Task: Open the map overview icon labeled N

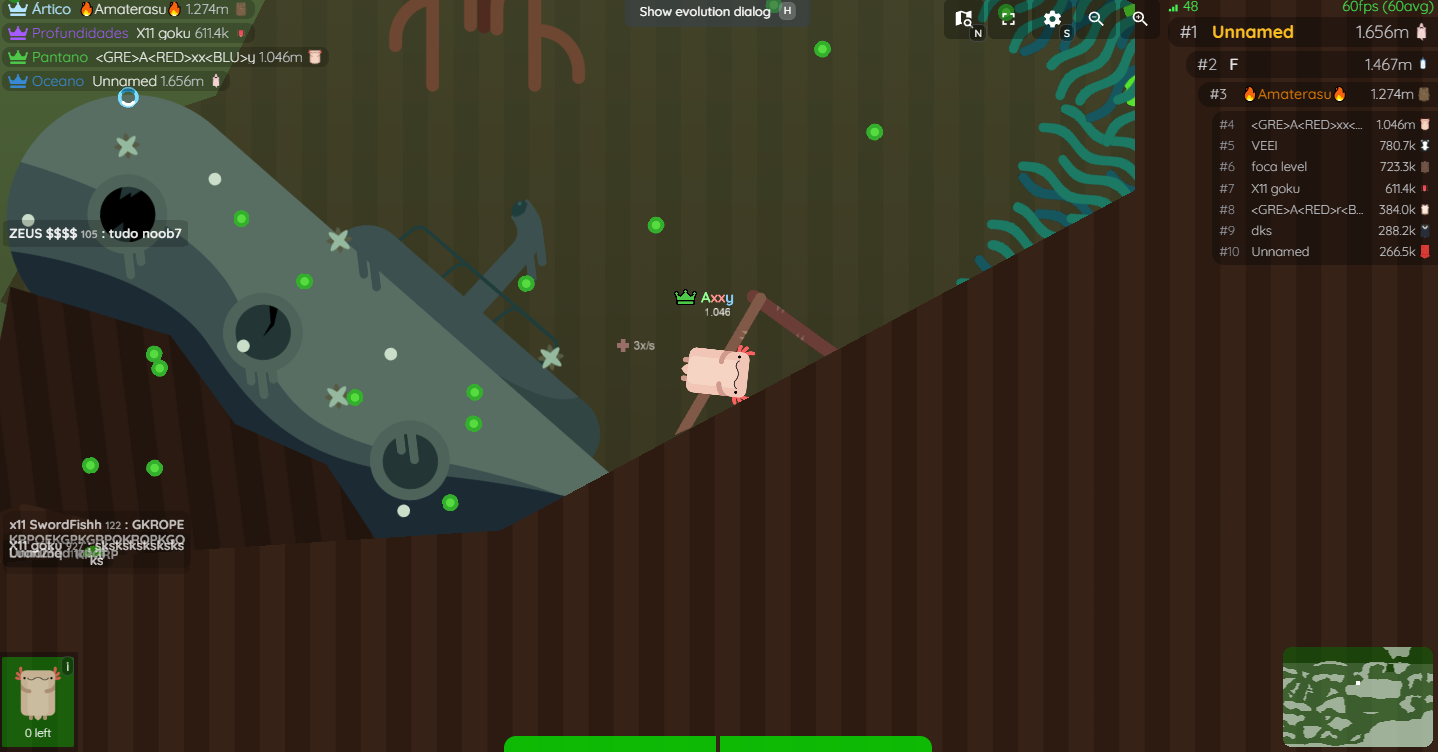Action: pyautogui.click(x=963, y=19)
